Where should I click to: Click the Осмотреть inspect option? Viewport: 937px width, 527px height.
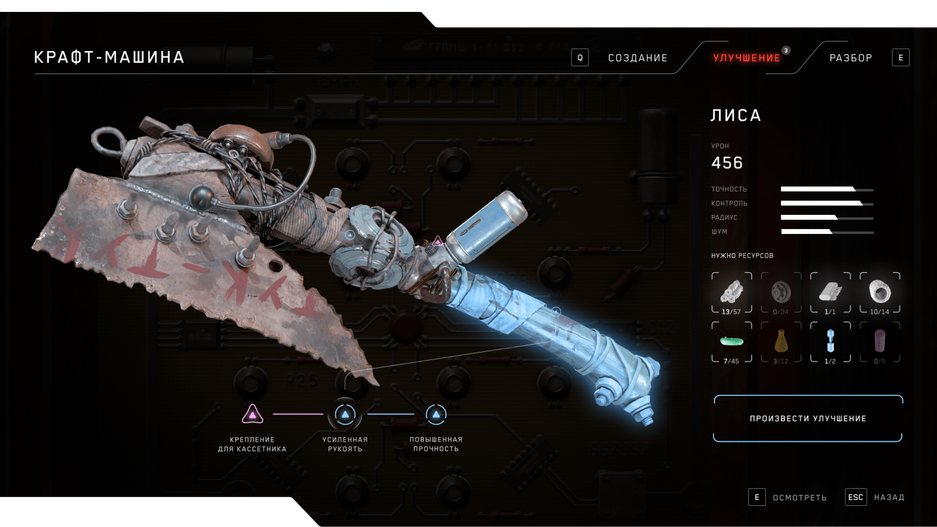[799, 497]
